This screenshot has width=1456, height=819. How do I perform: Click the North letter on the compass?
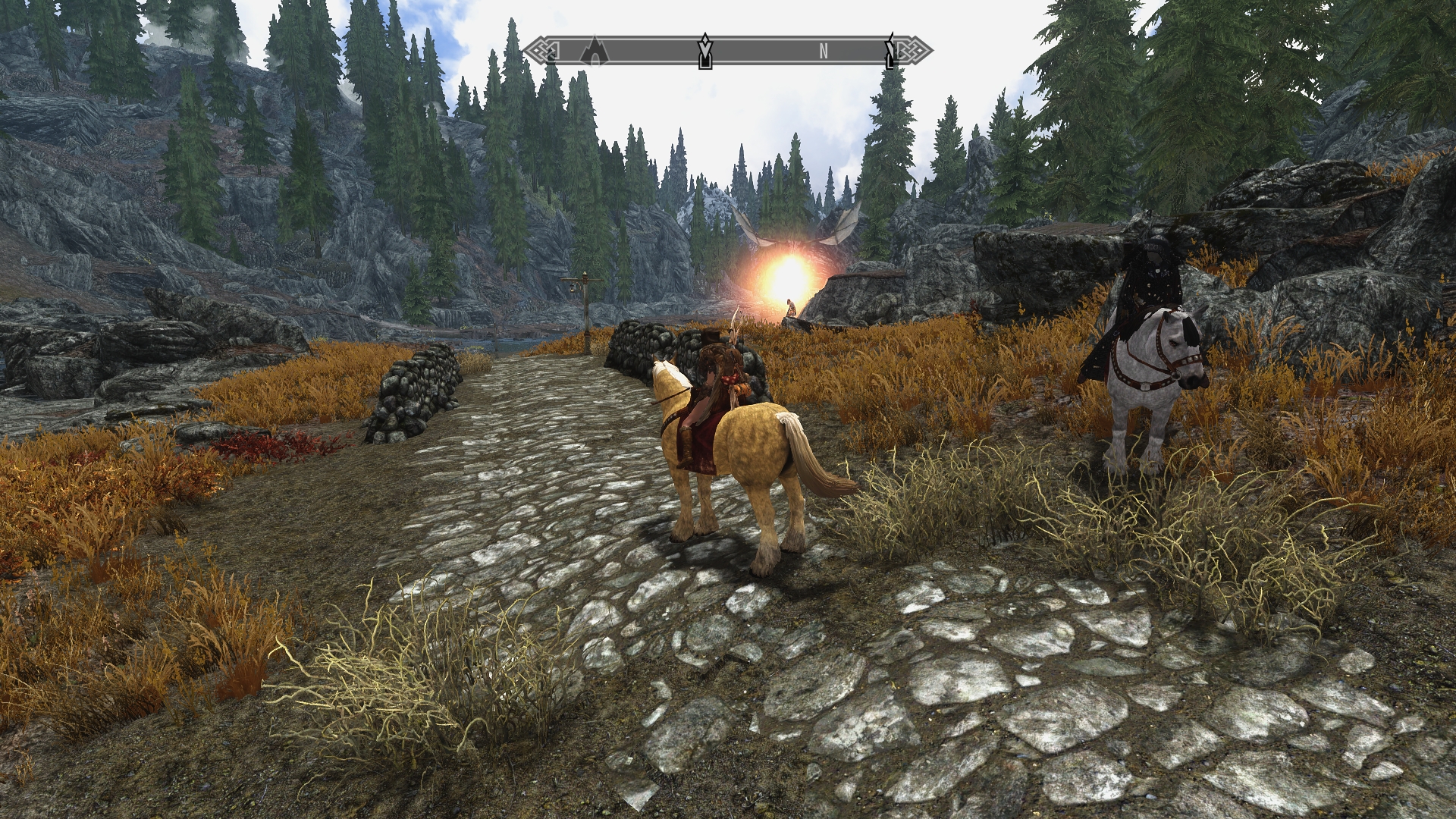[824, 52]
